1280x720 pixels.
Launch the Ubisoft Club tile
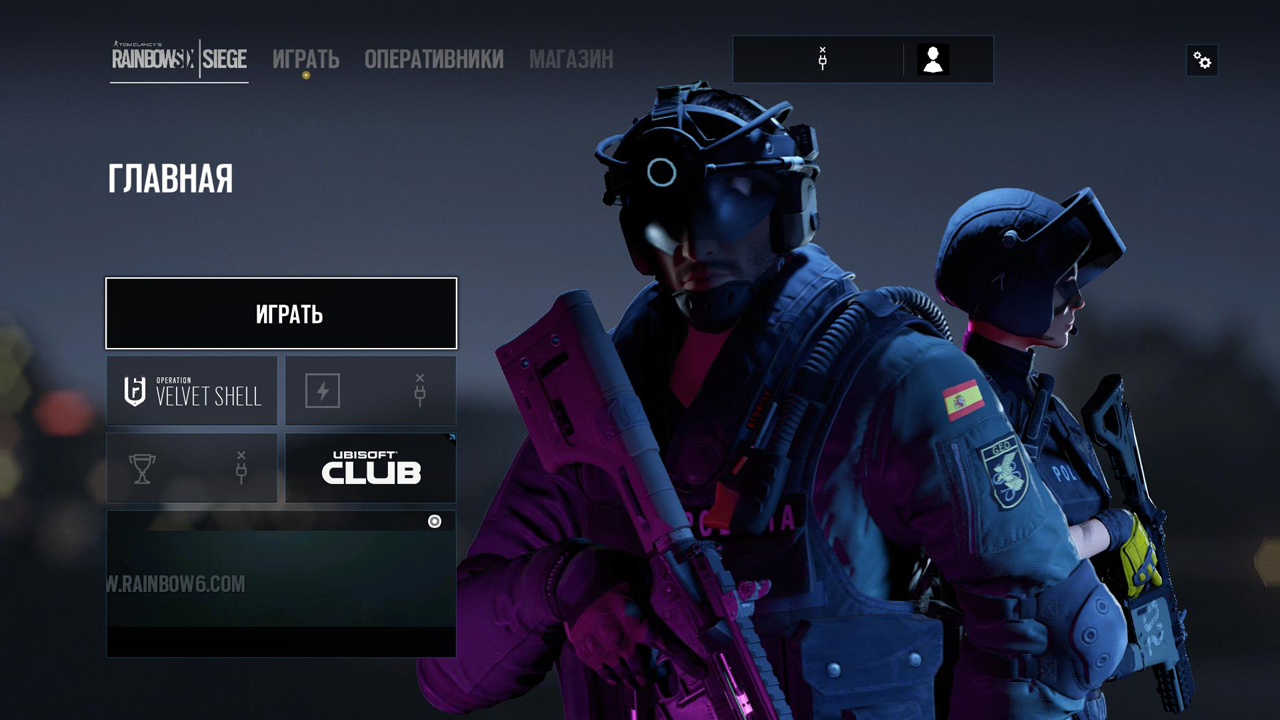click(x=370, y=468)
